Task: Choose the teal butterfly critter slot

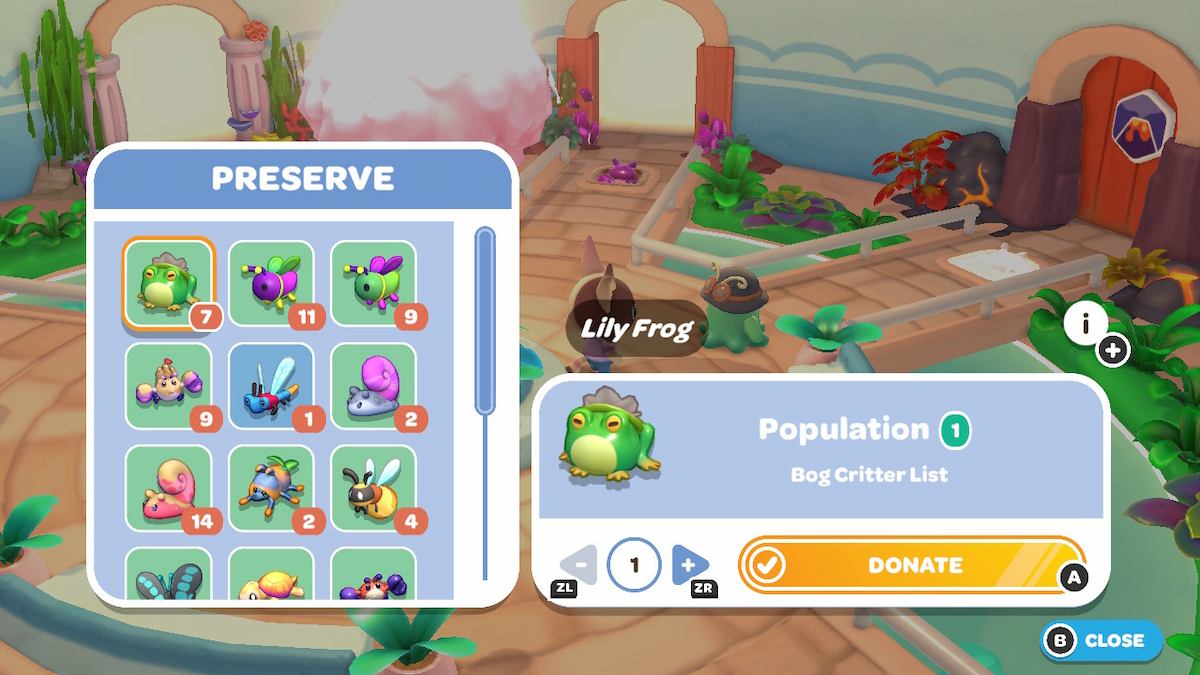Action: [168, 574]
